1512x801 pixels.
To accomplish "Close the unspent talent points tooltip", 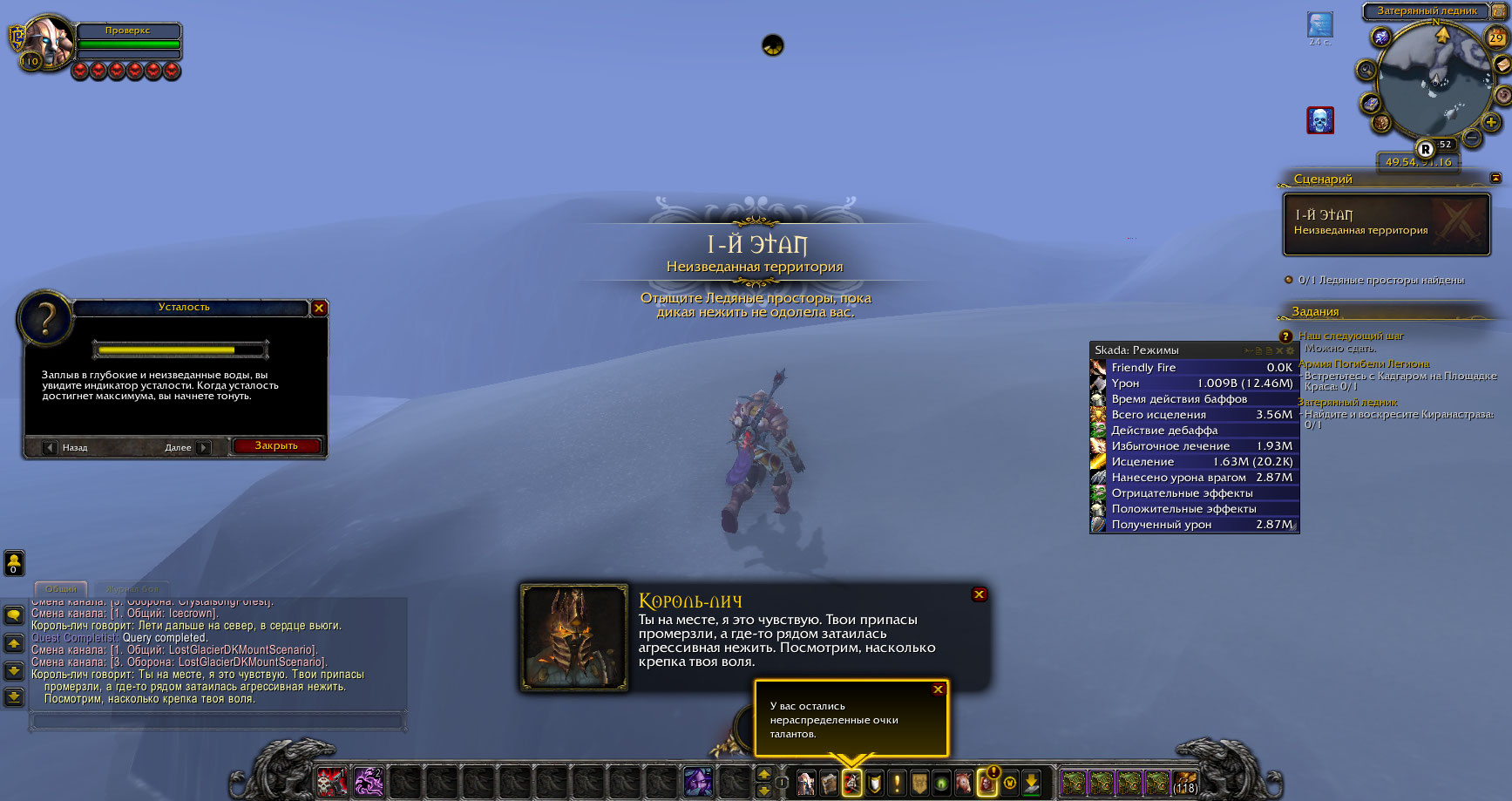I will pyautogui.click(x=938, y=689).
